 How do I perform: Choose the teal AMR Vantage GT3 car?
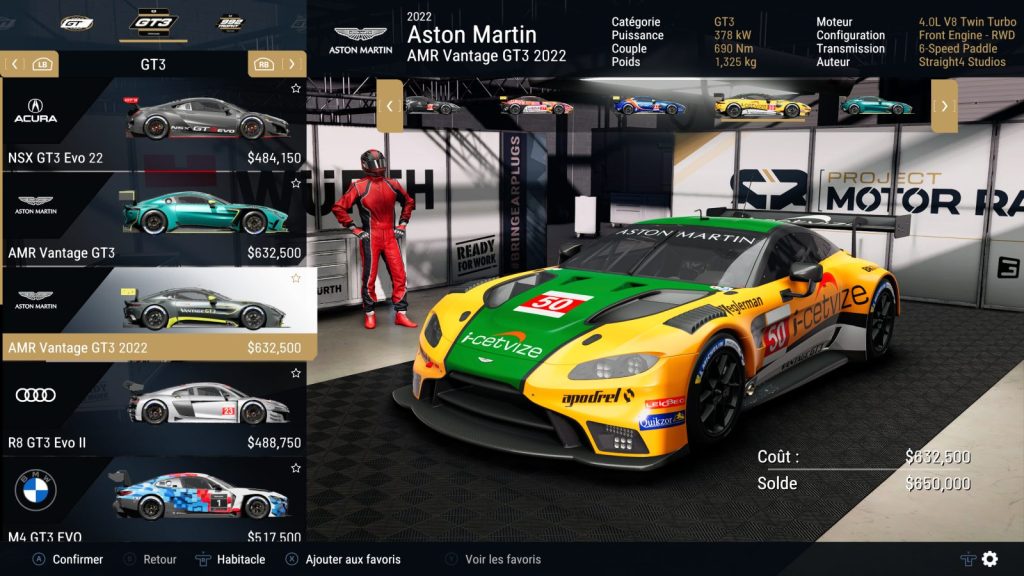[155, 220]
